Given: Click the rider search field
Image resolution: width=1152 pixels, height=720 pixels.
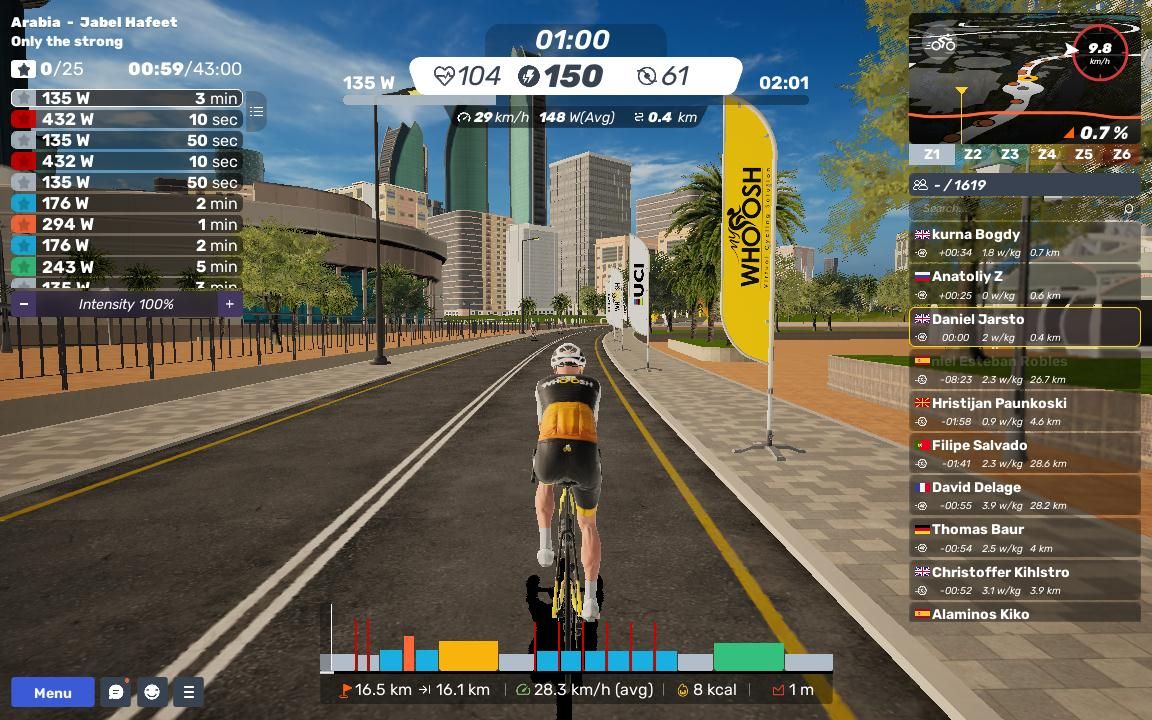Looking at the screenshot, I should [x=1020, y=208].
